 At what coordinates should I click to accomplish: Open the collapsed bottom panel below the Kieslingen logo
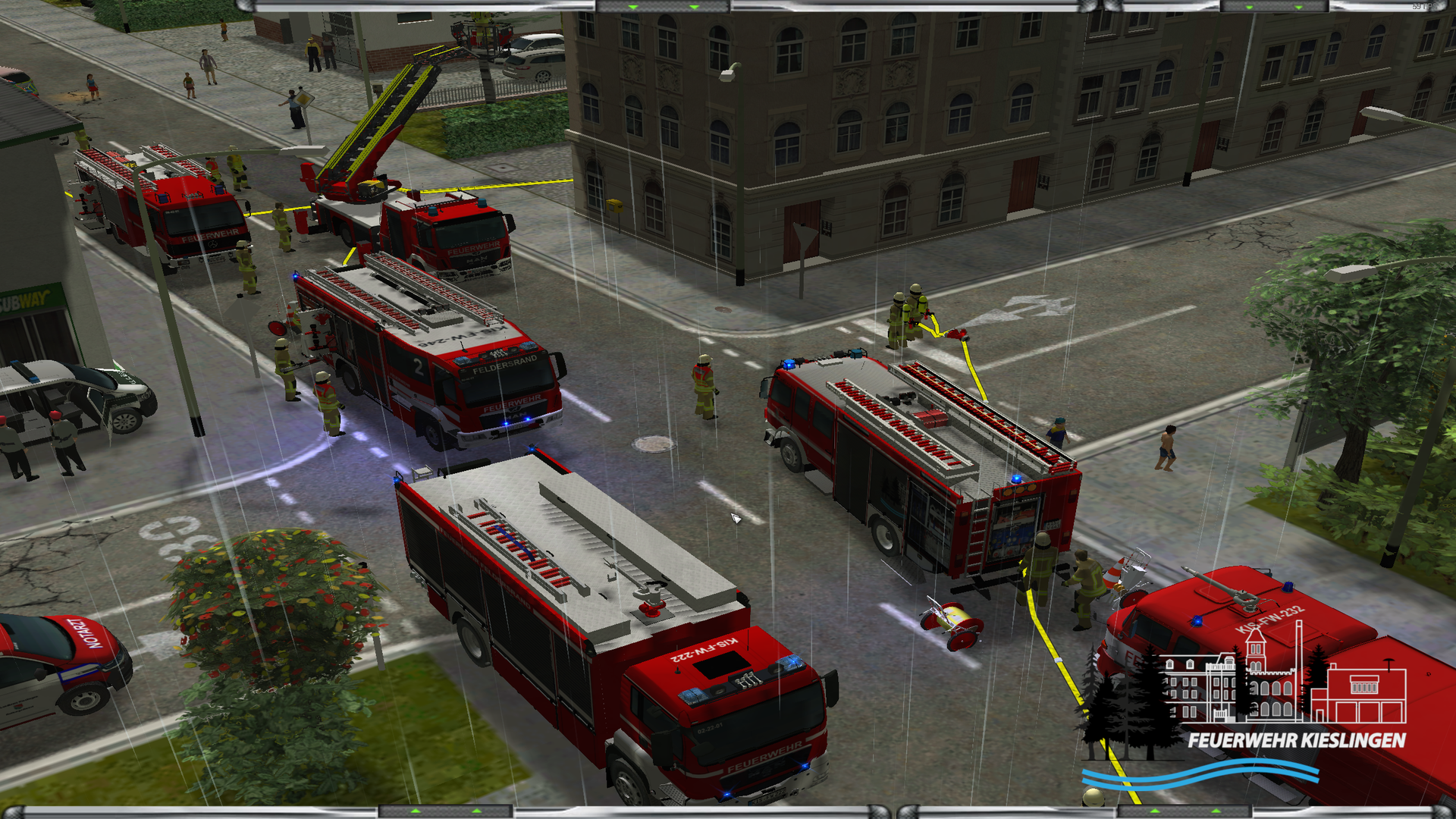point(1185,811)
